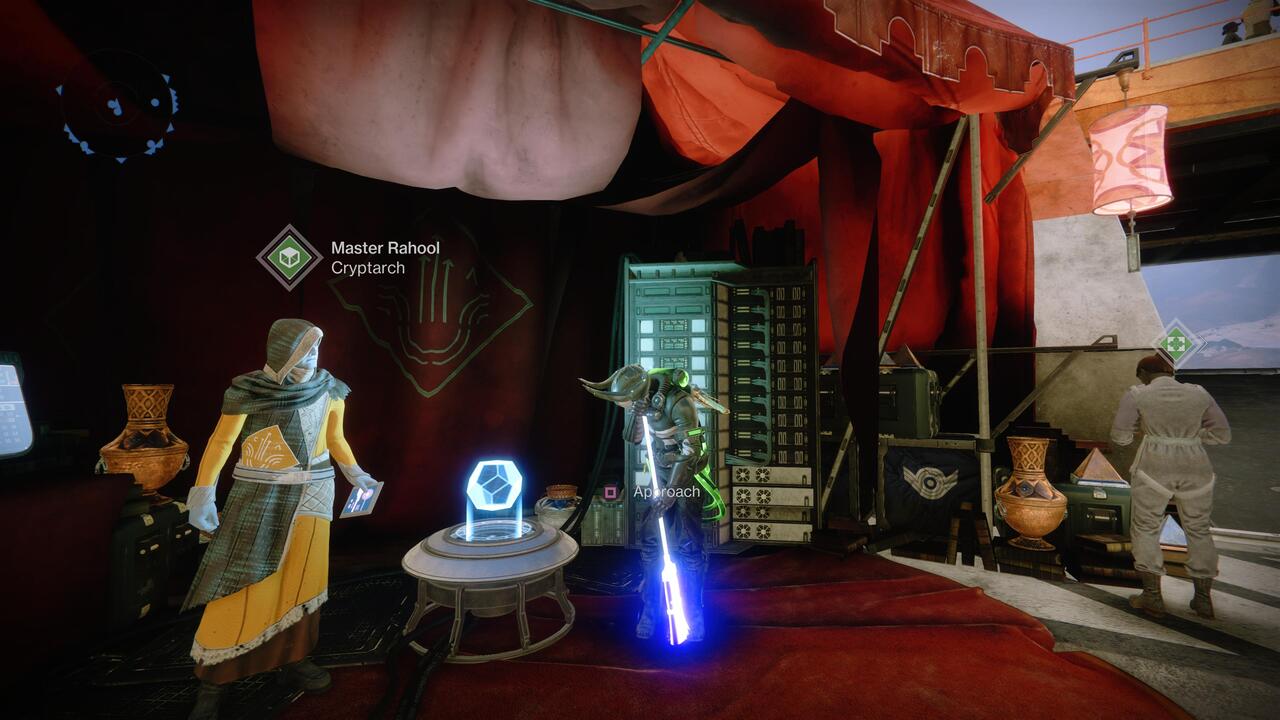
Task: Click the green vendor diamond icon on the right wall
Action: tap(1179, 340)
